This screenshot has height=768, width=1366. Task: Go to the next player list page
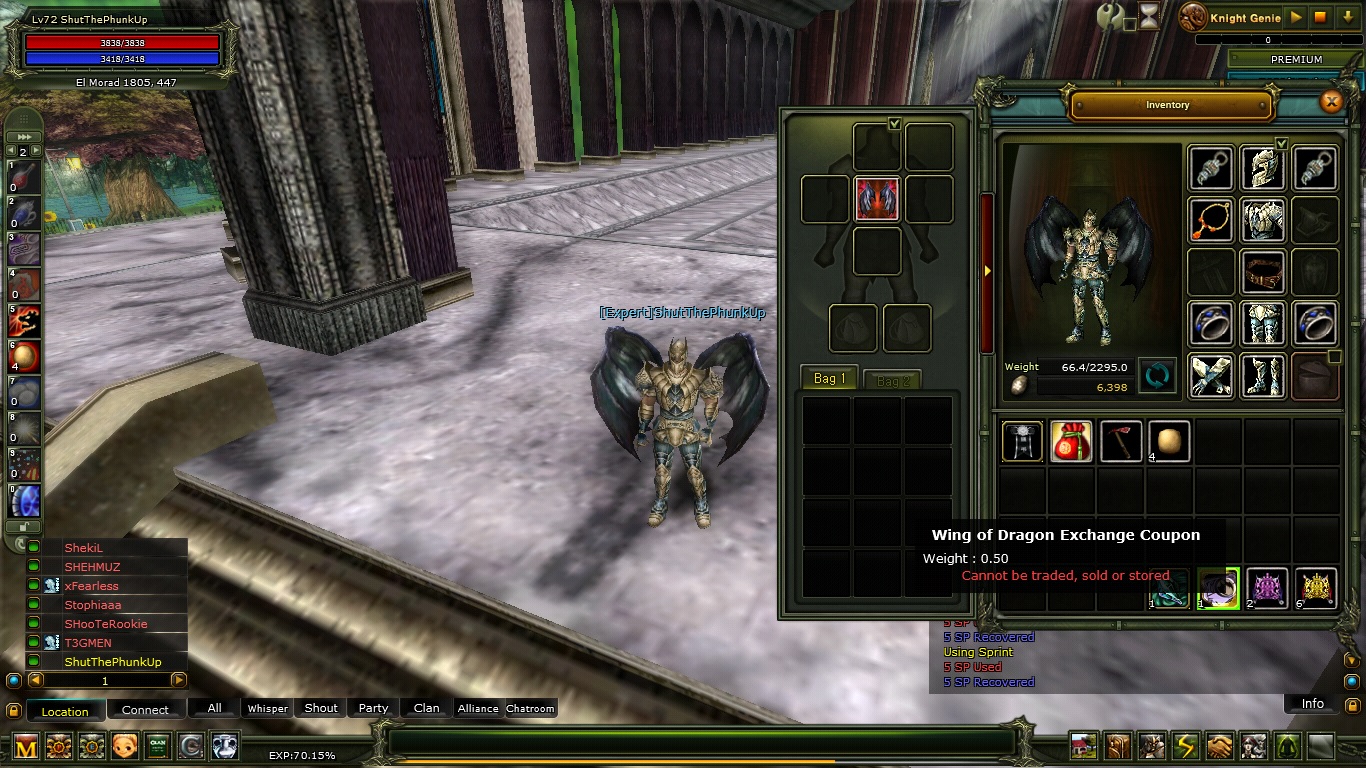(x=179, y=680)
